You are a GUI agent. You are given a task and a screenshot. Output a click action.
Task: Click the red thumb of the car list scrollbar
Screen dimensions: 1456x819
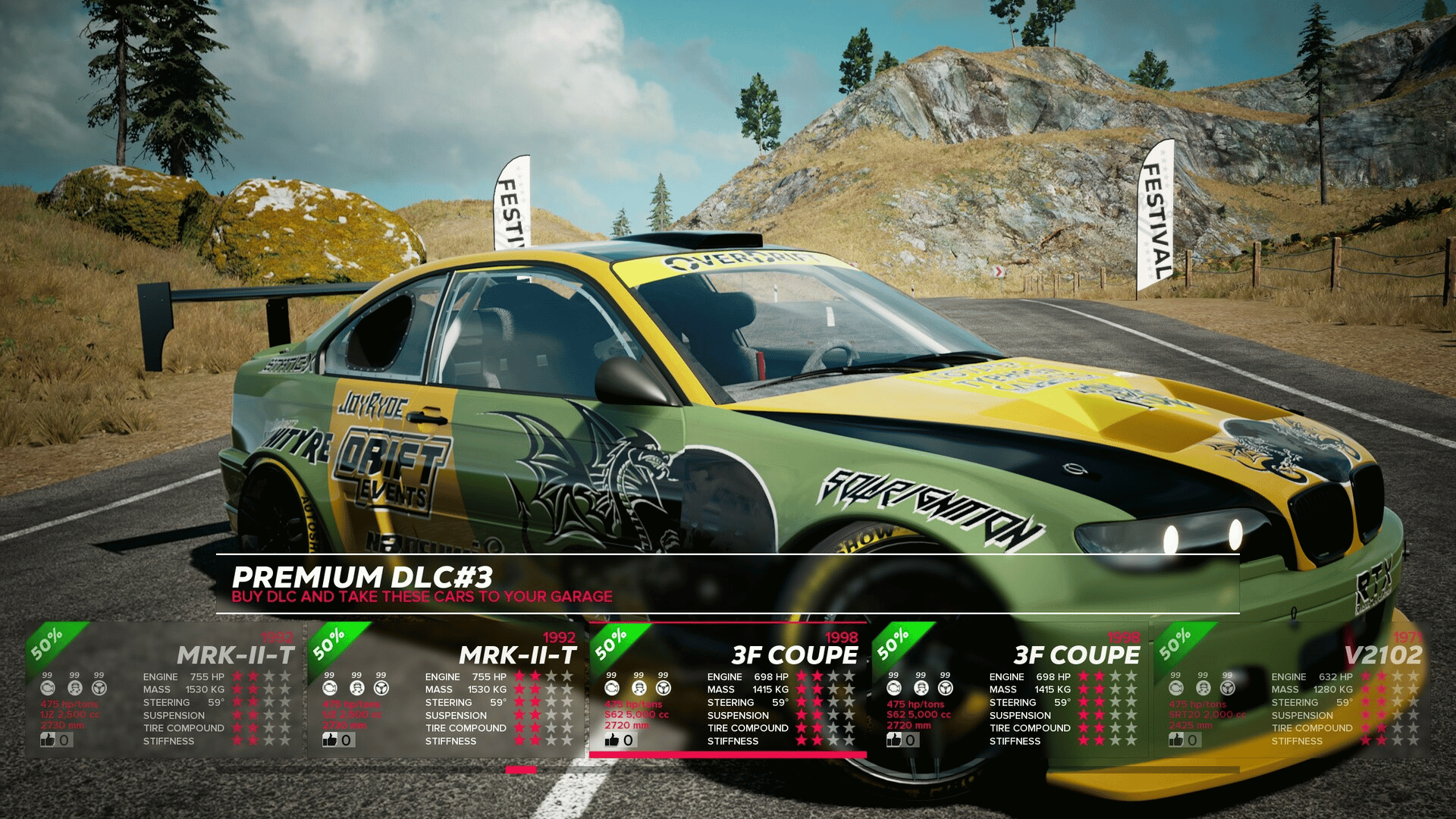click(x=521, y=770)
